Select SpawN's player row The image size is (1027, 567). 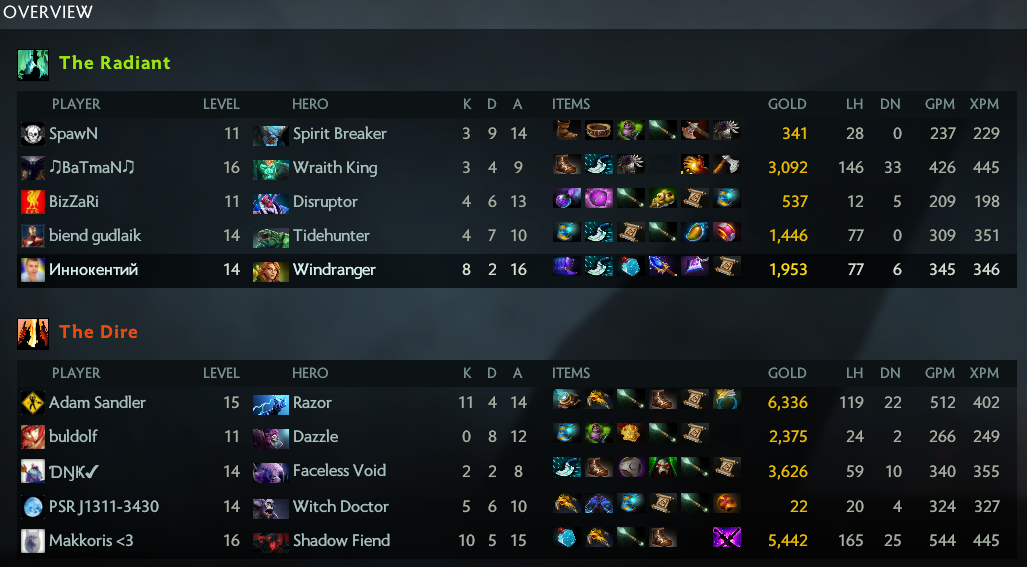click(x=74, y=134)
